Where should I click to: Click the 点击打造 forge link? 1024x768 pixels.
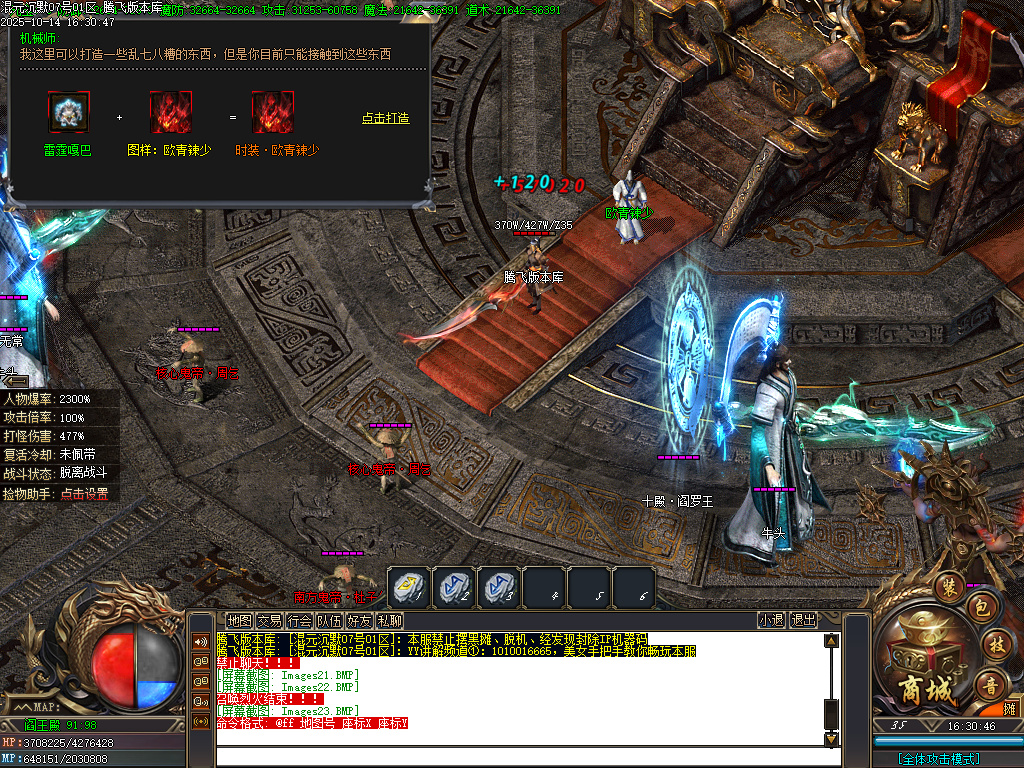385,118
